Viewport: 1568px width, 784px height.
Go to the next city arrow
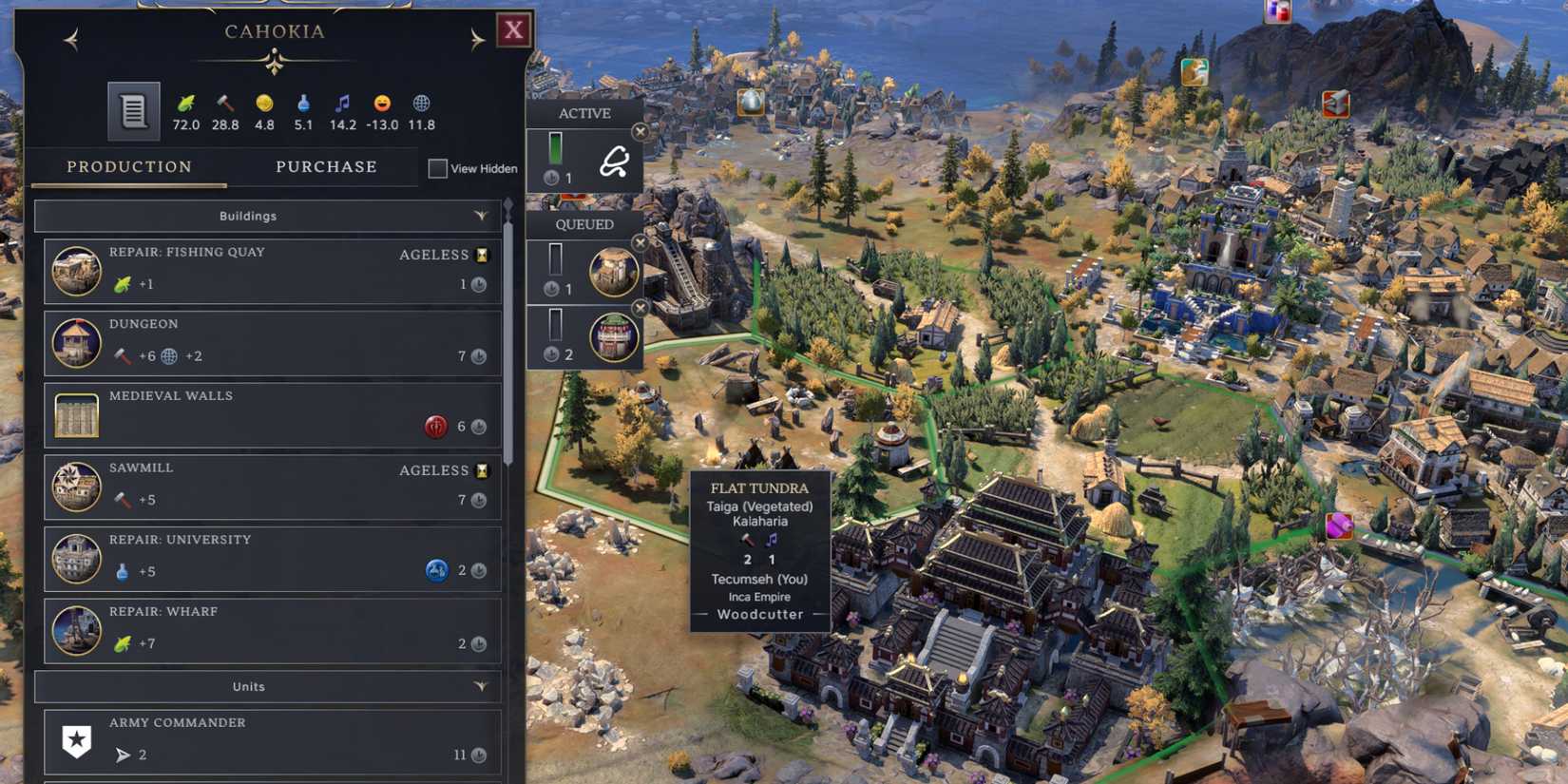click(477, 39)
